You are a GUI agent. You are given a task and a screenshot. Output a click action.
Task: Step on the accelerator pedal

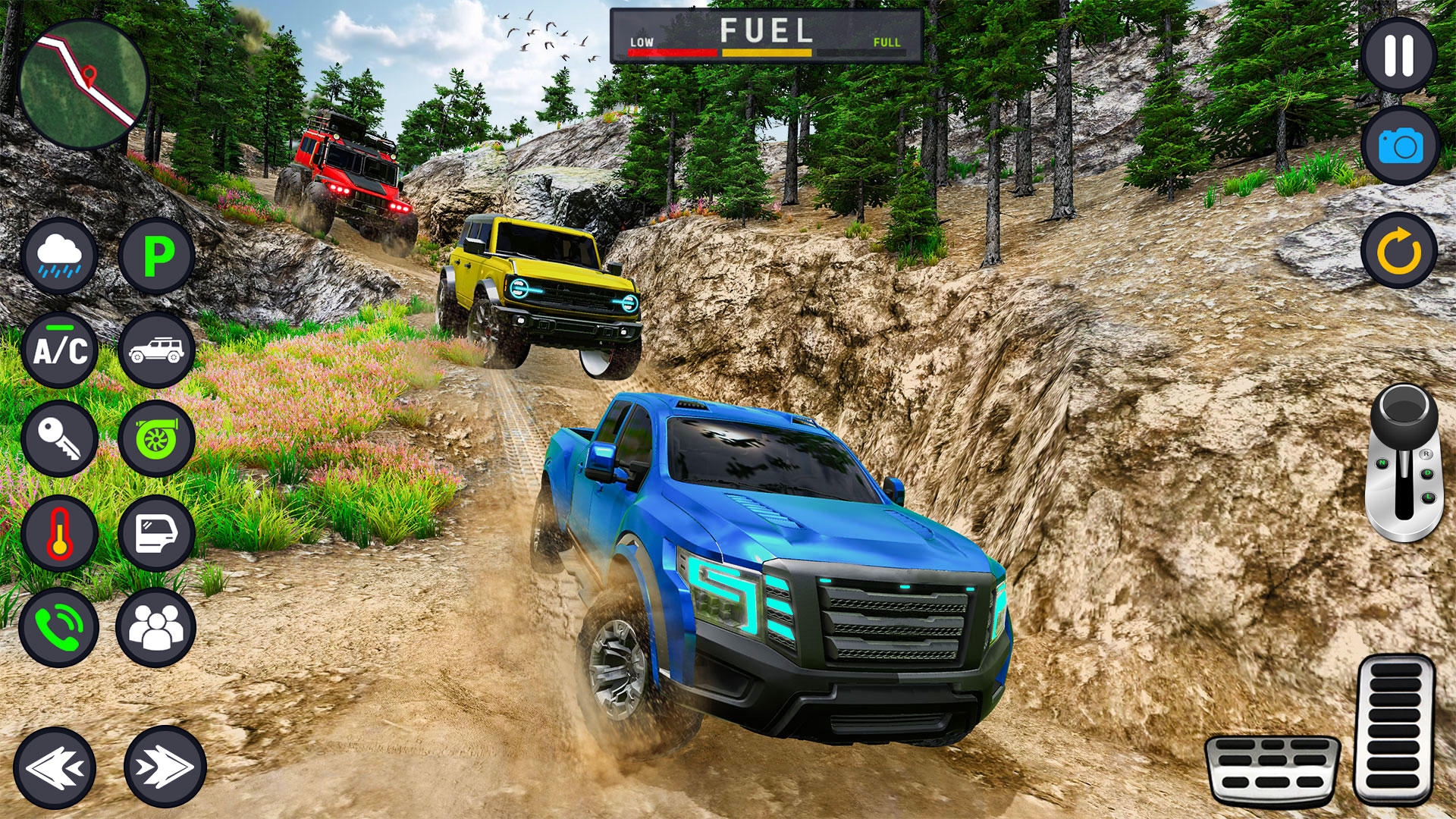[1395, 730]
